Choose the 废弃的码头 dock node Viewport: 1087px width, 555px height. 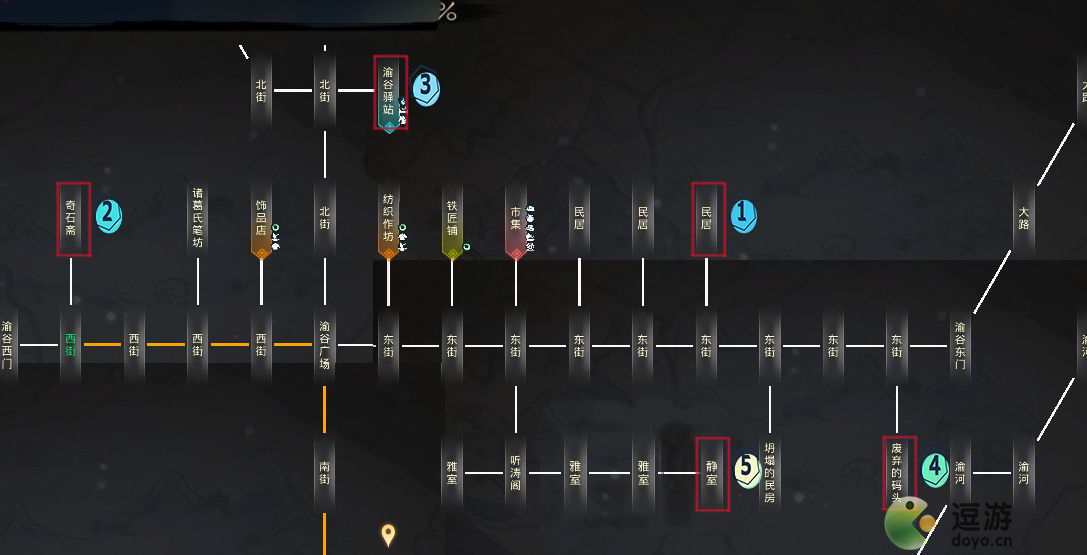(x=897, y=473)
